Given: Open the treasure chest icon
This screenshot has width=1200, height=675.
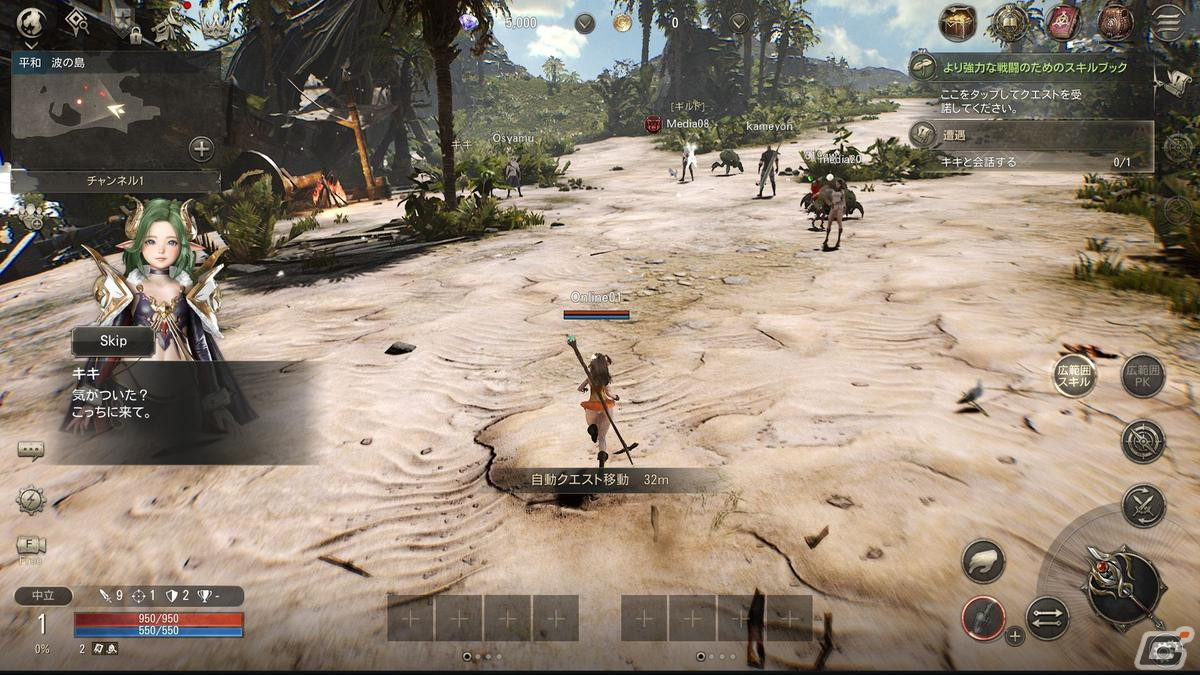Looking at the screenshot, I should tap(958, 22).
